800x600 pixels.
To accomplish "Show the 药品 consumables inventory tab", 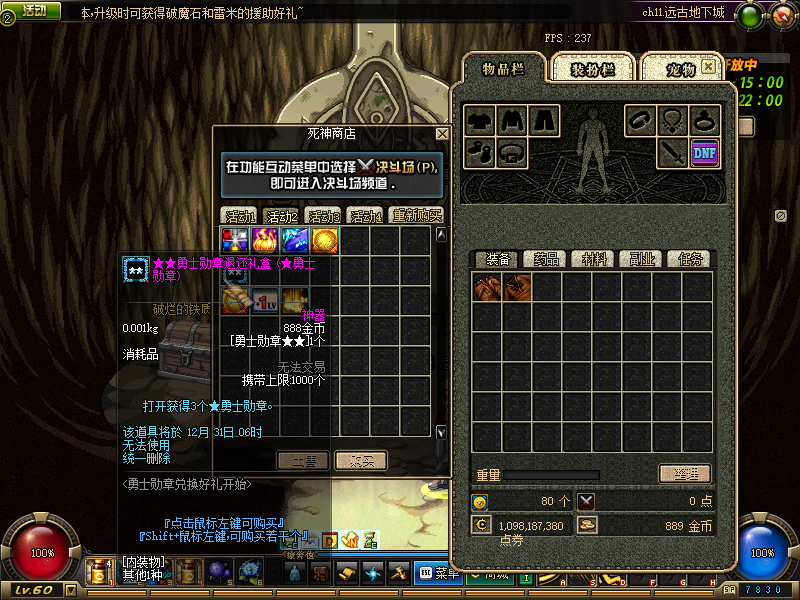I will (x=545, y=259).
